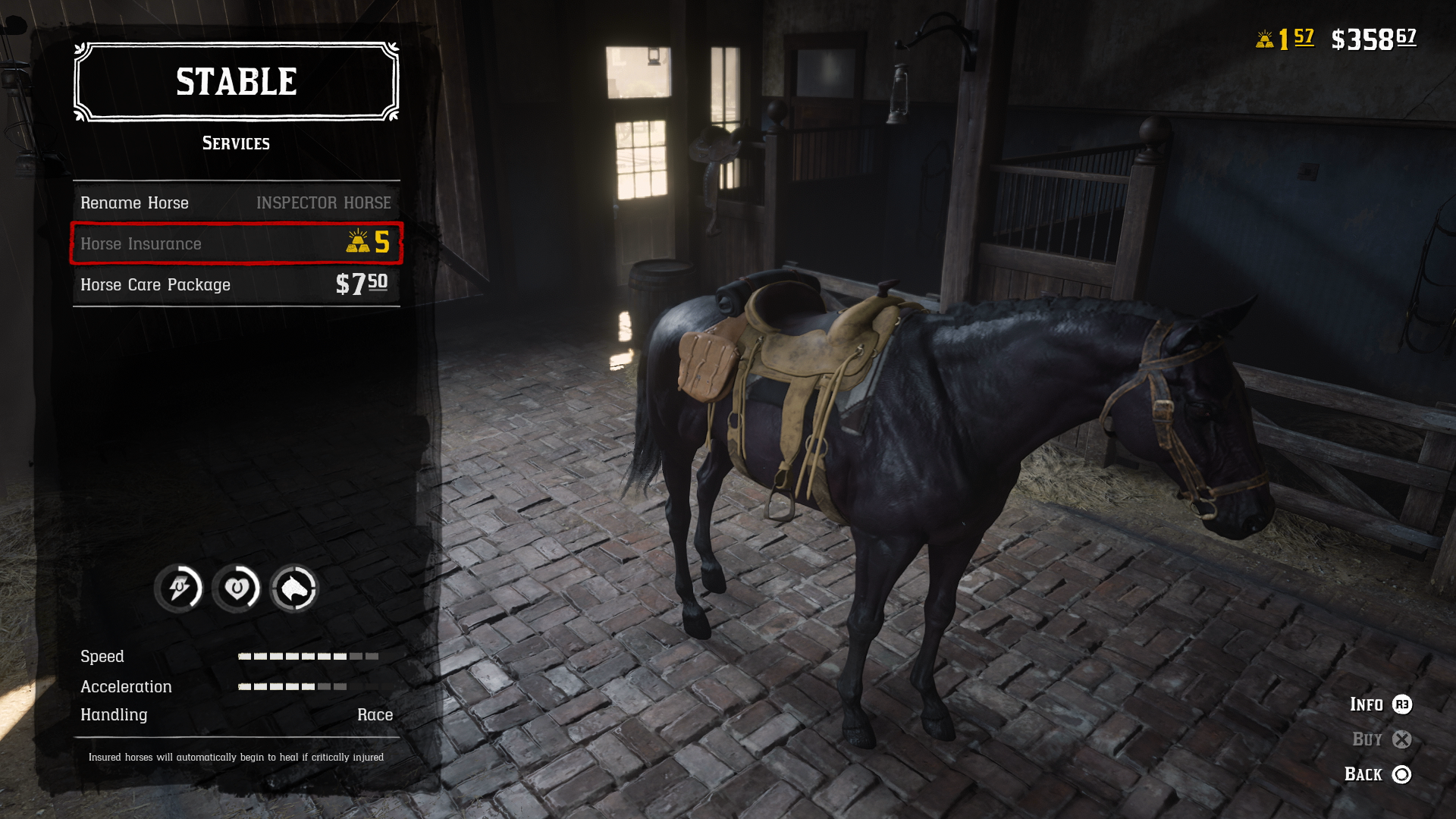Click the Race label under Handling
Image resolution: width=1456 pixels, height=819 pixels.
[x=375, y=714]
